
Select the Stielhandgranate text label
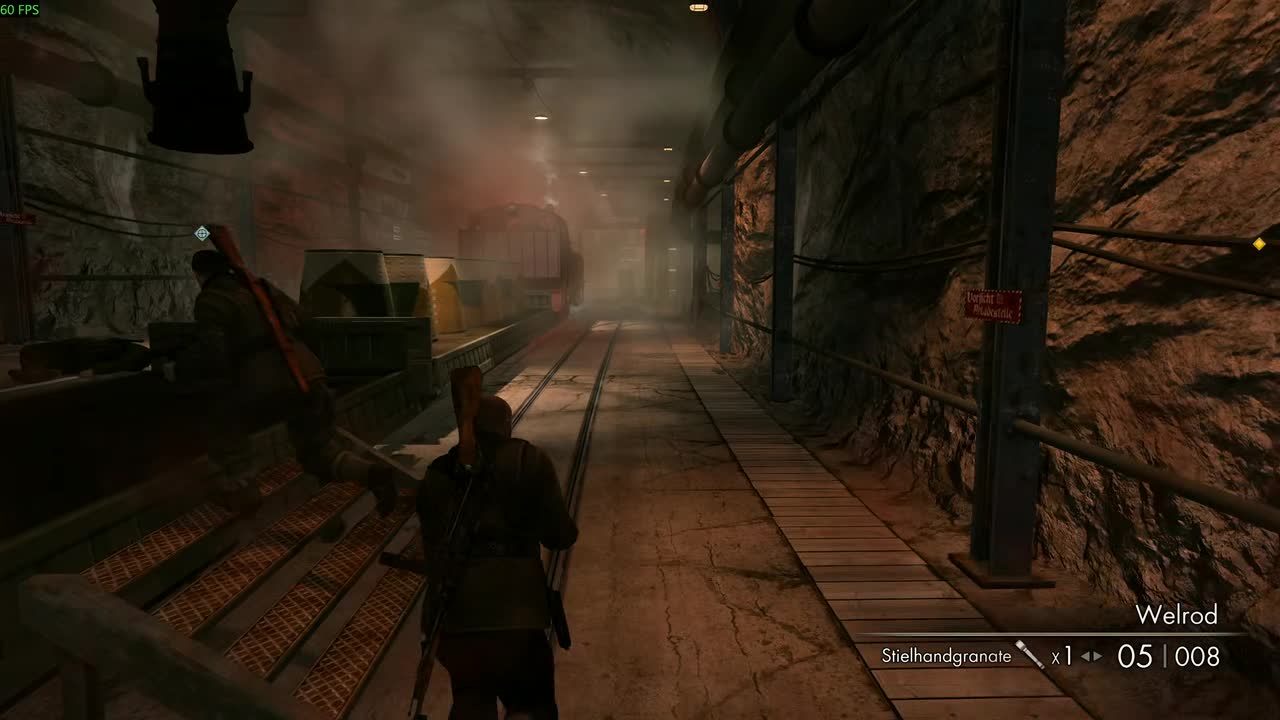tap(944, 656)
